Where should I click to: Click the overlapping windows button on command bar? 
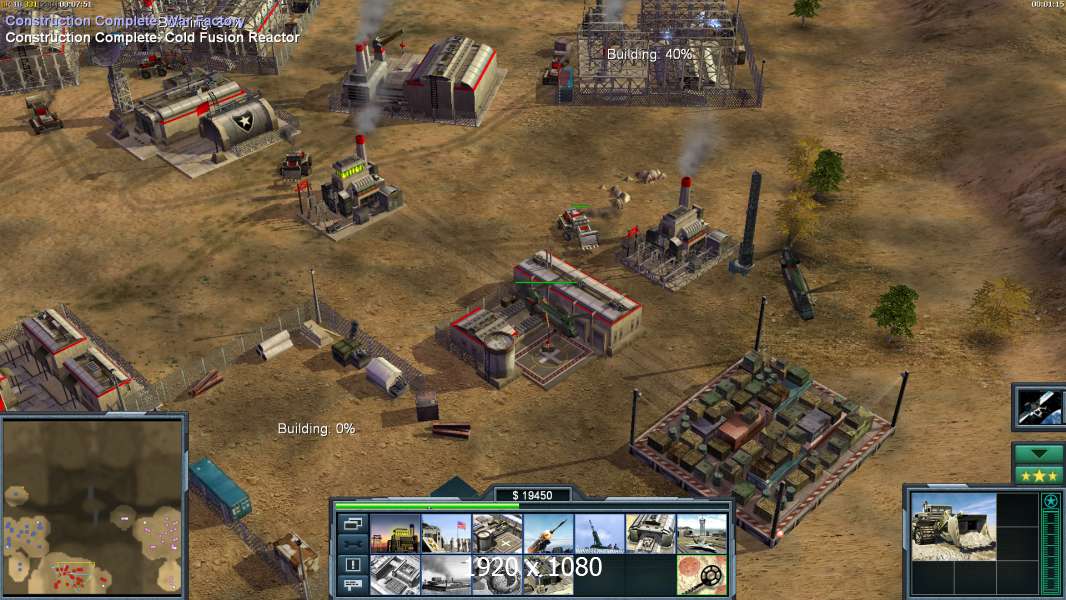353,523
